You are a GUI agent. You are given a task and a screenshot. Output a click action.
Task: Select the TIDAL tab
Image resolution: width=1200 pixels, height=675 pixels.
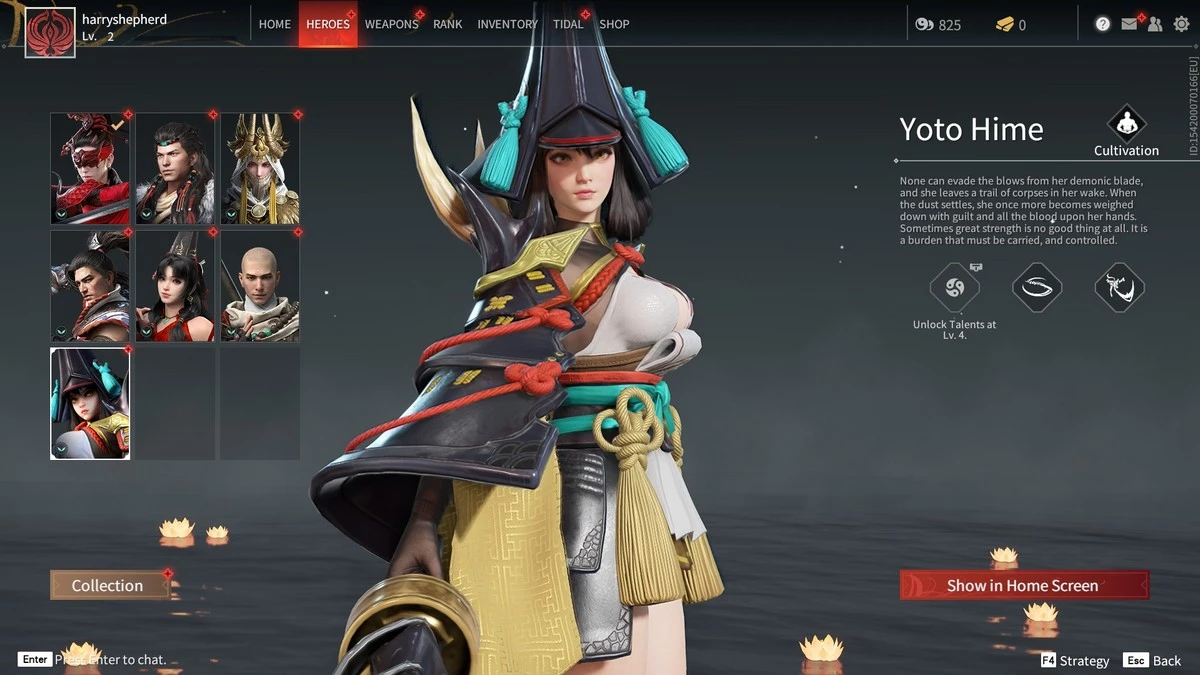(x=568, y=24)
